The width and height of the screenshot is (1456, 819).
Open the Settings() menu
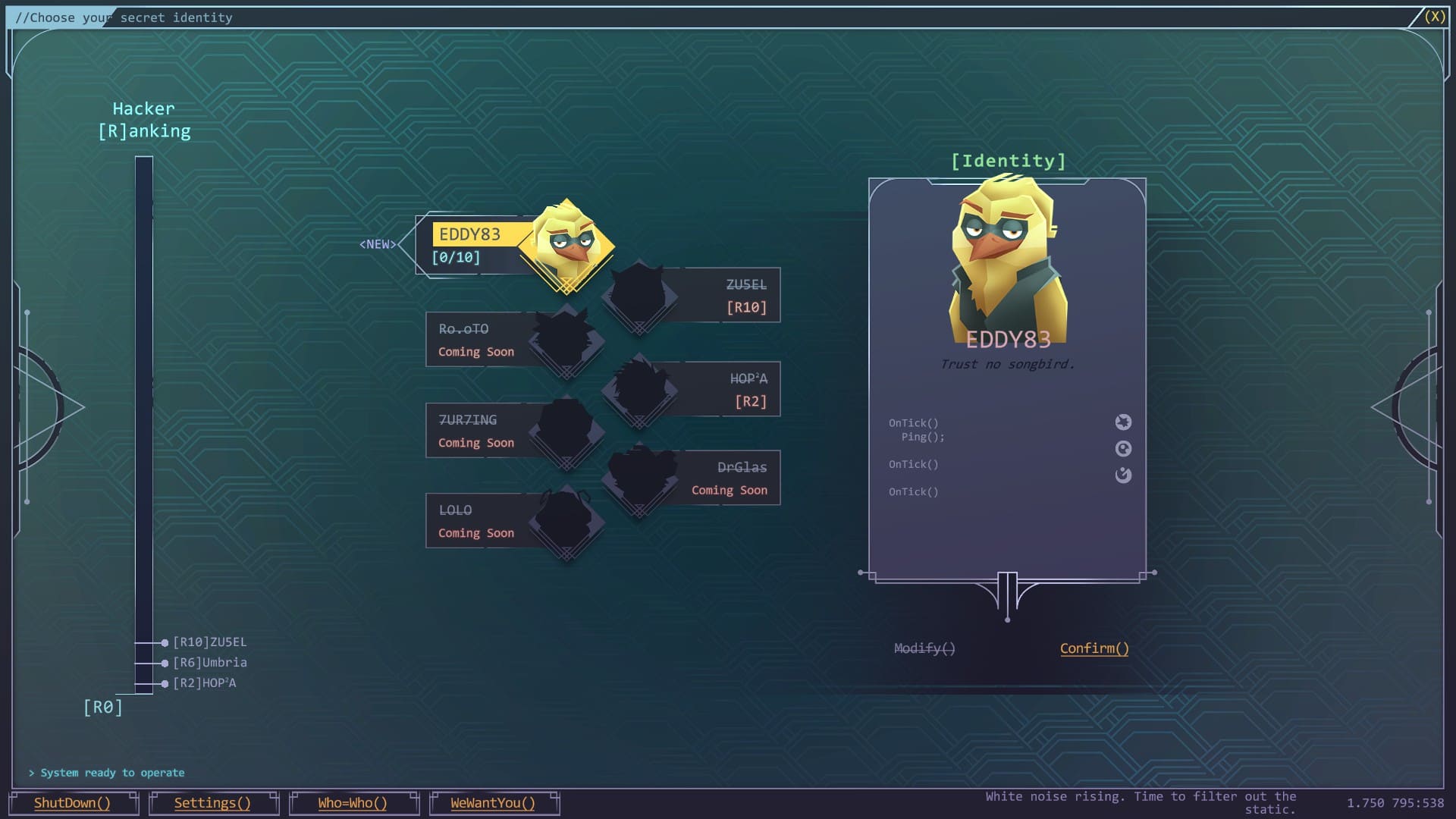(212, 803)
